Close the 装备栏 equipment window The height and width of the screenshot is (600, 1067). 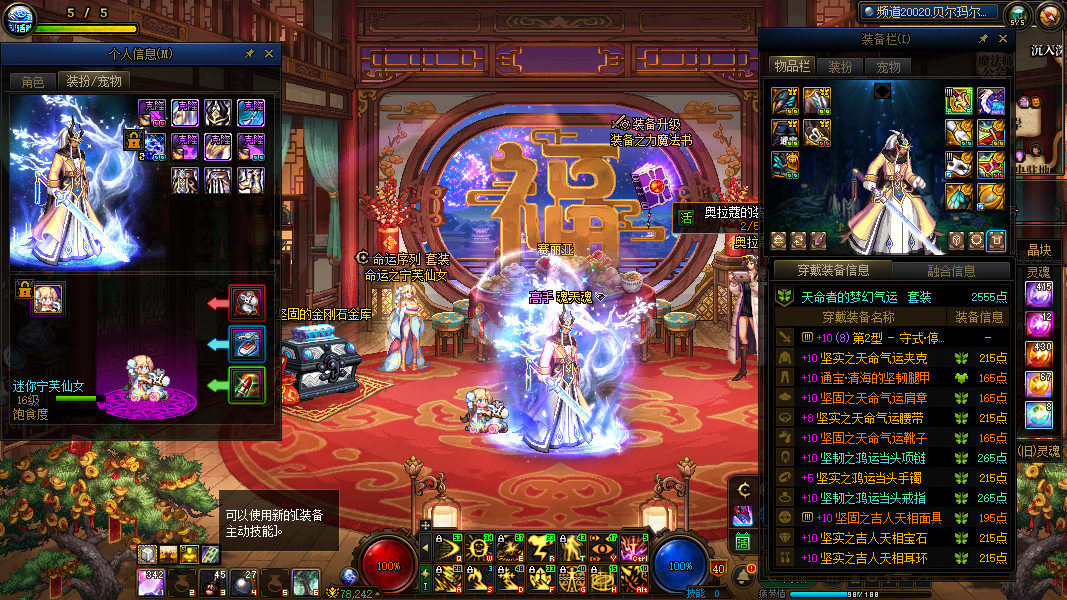[x=1003, y=39]
